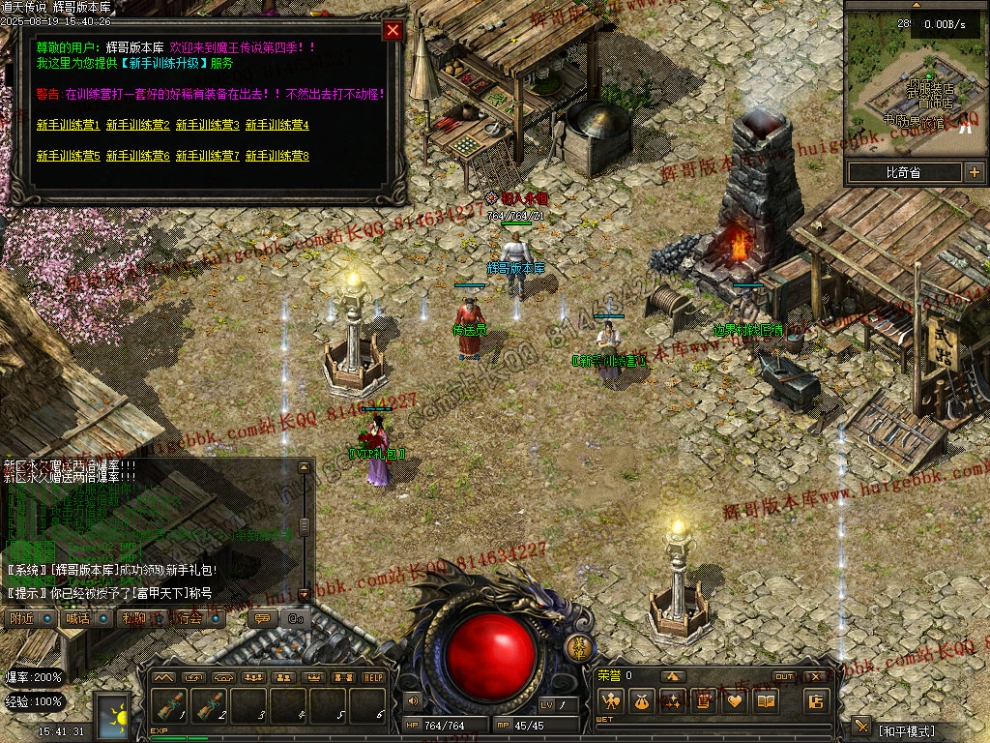
Task: Toggle the 喊话 chat channel
Action: [x=77, y=618]
